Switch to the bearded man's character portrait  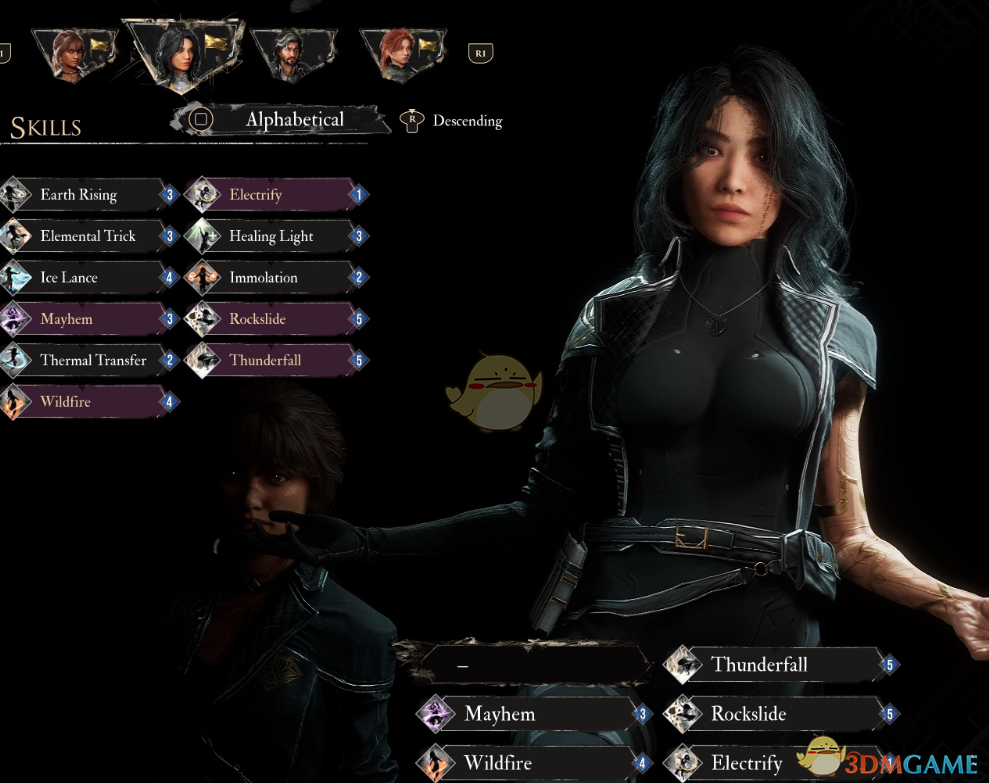(x=290, y=52)
